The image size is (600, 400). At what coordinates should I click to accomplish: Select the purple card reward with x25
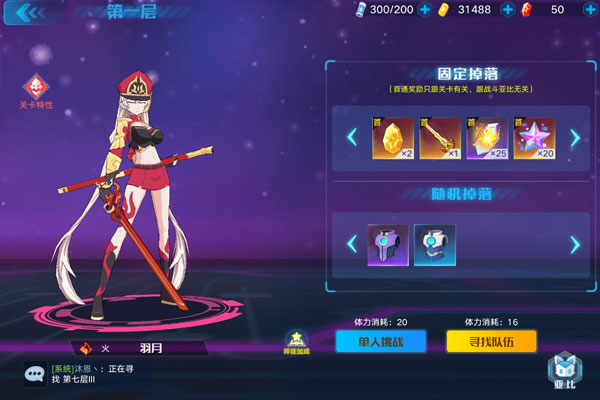click(487, 138)
